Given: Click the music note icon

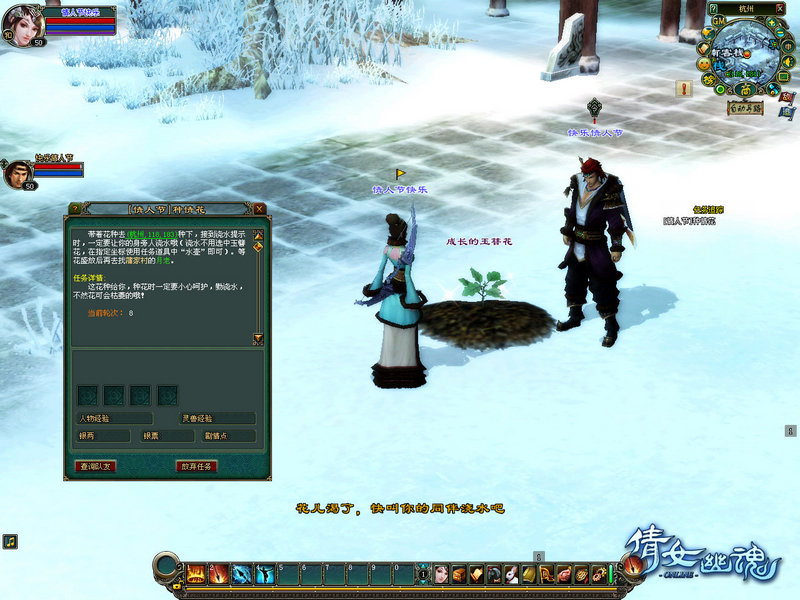Looking at the screenshot, I should click(x=9, y=541).
